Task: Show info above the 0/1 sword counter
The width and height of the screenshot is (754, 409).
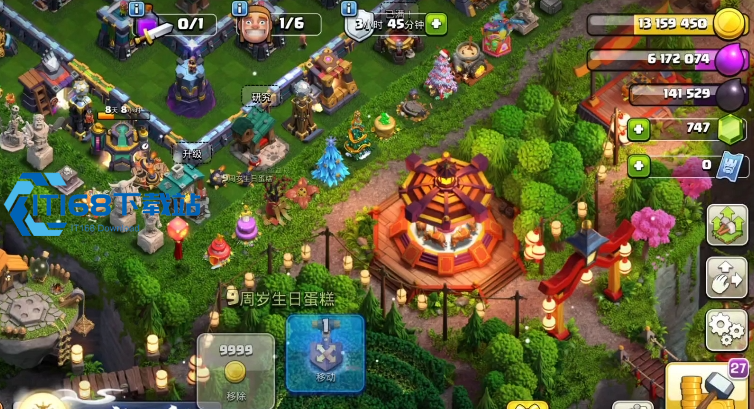Action: pyautogui.click(x=137, y=9)
